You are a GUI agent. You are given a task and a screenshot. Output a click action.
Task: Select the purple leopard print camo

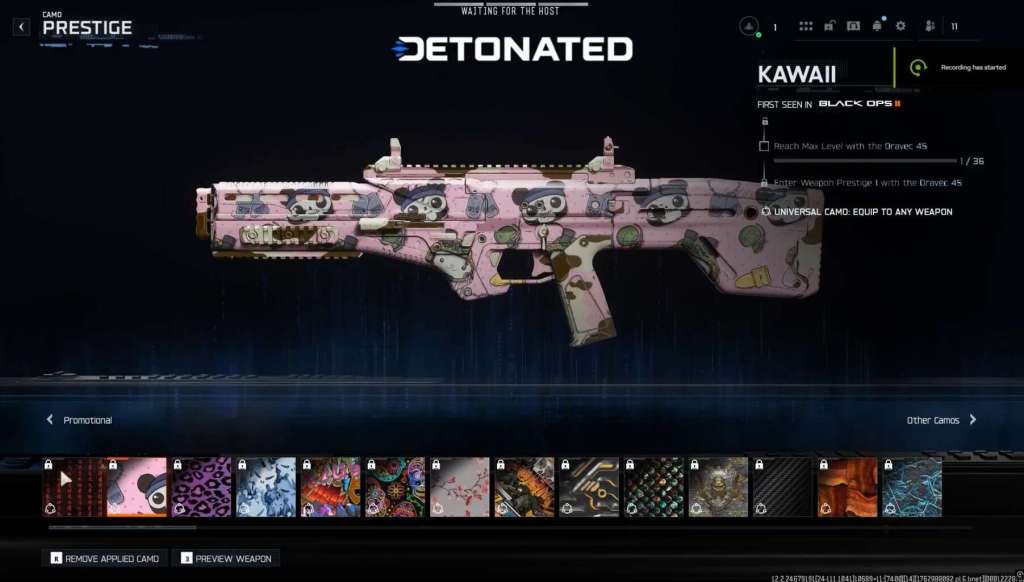point(201,487)
